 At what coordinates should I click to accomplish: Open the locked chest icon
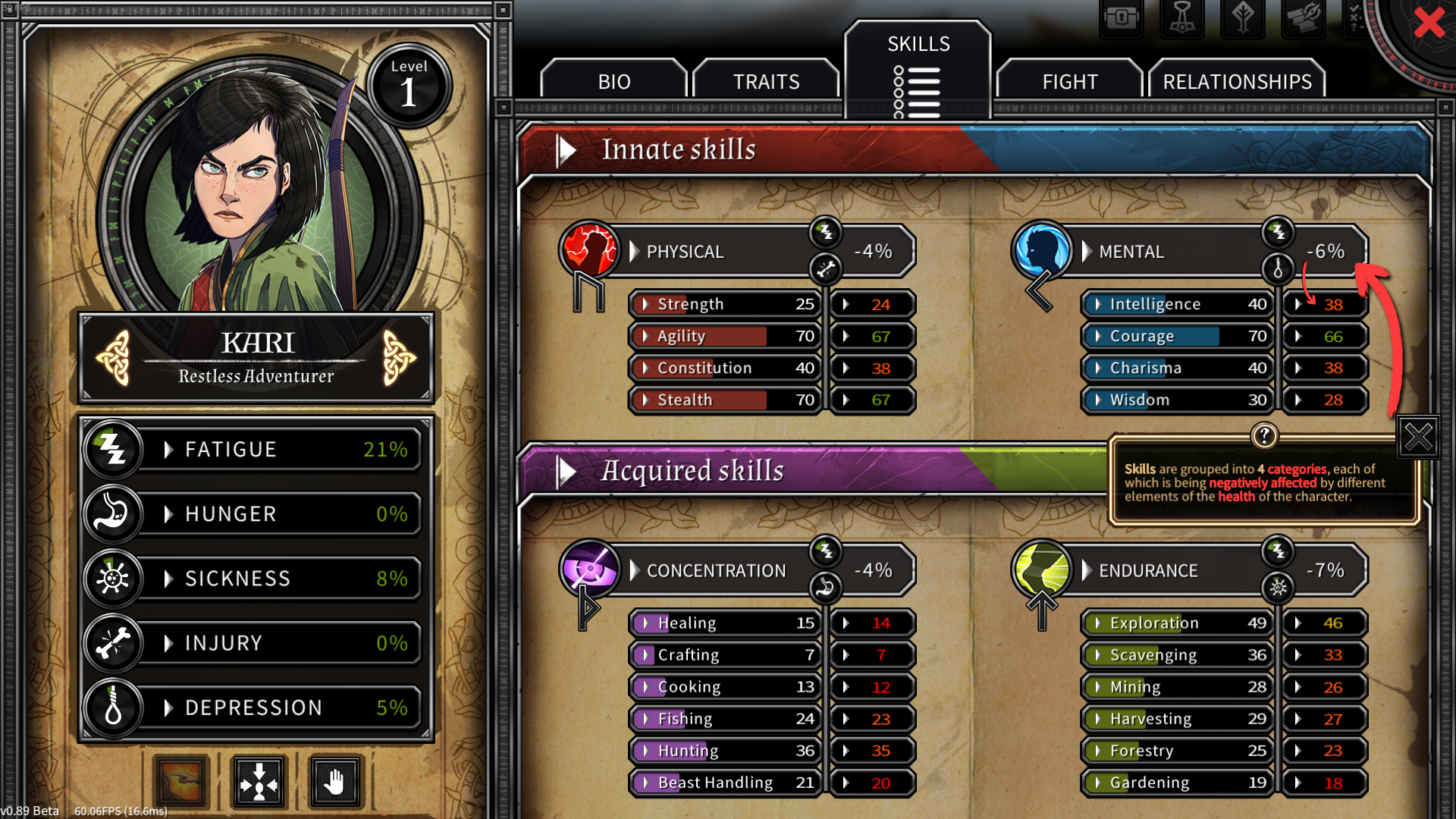pos(1121,17)
